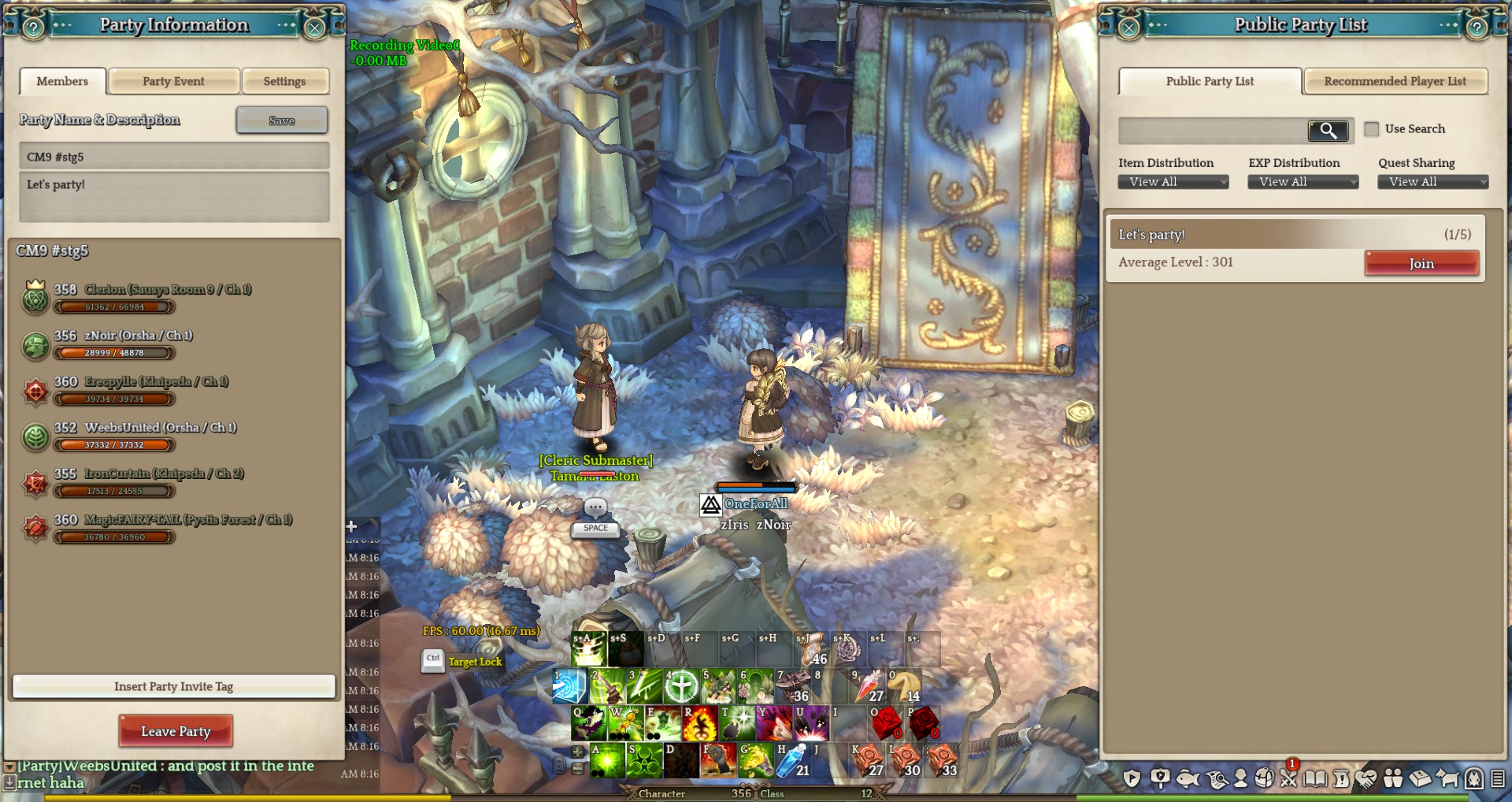
Task: Expand the EXP Distribution filter
Action: click(1303, 182)
